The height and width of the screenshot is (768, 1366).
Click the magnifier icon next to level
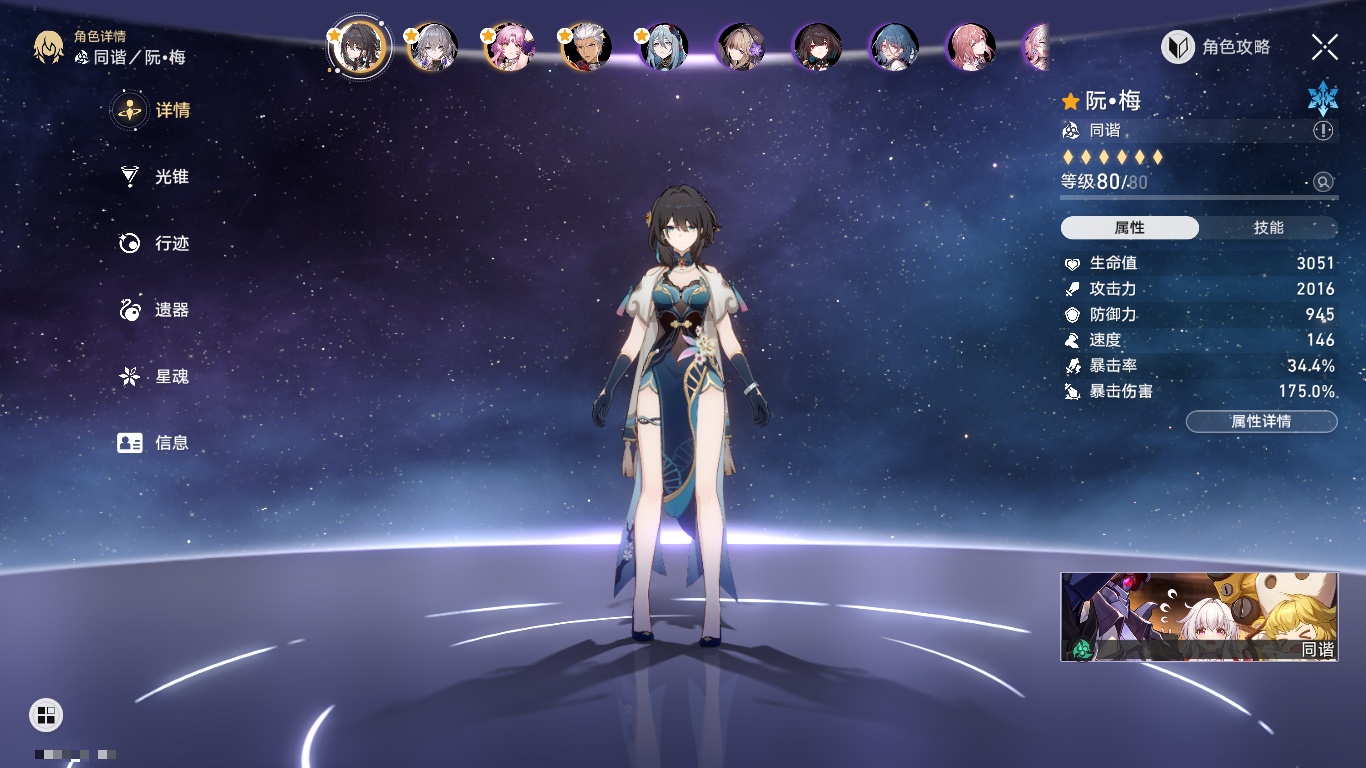pyautogui.click(x=1323, y=182)
